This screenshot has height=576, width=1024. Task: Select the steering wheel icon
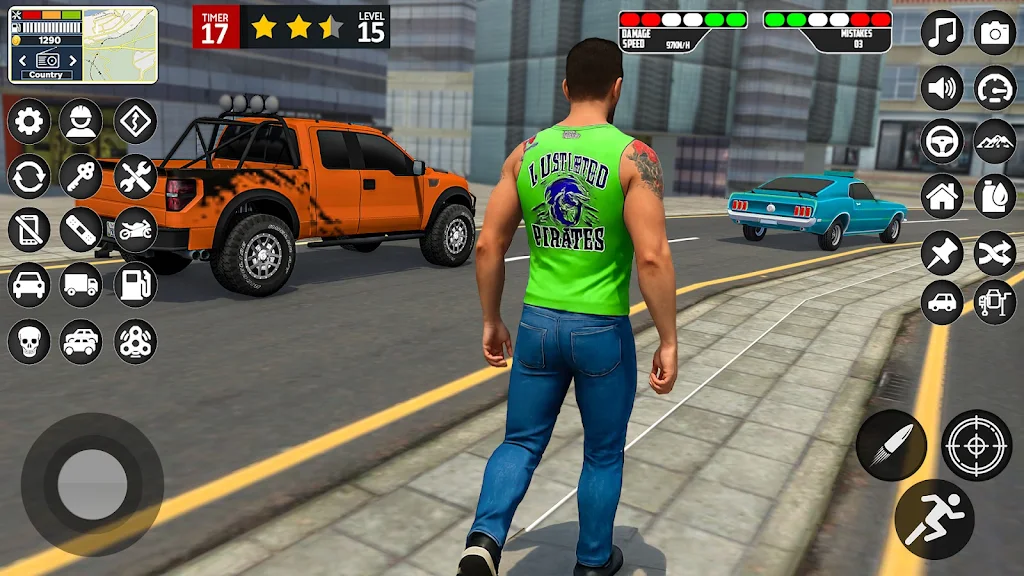coord(942,141)
